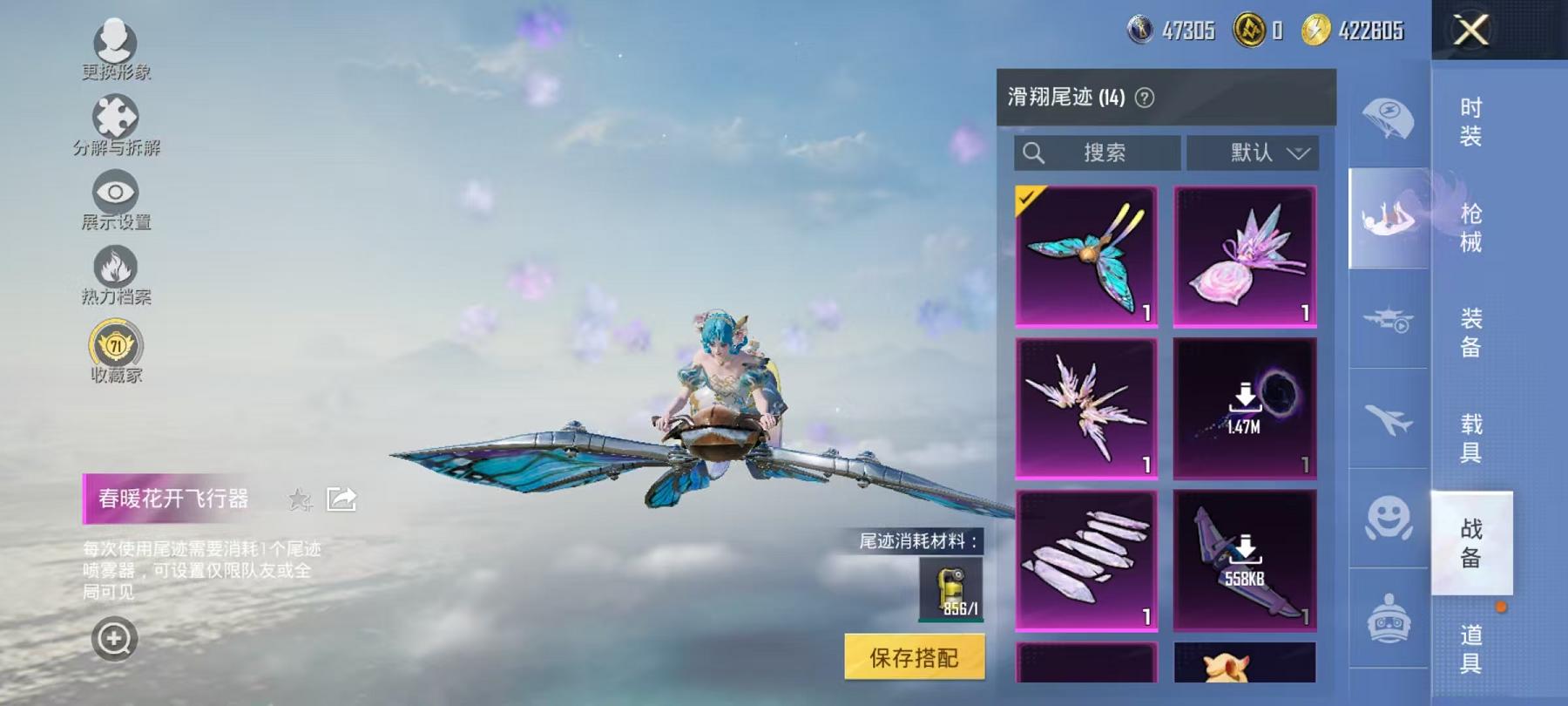Open the 默认 sorting dropdown
Screen dimensions: 1568x706
tap(1253, 153)
